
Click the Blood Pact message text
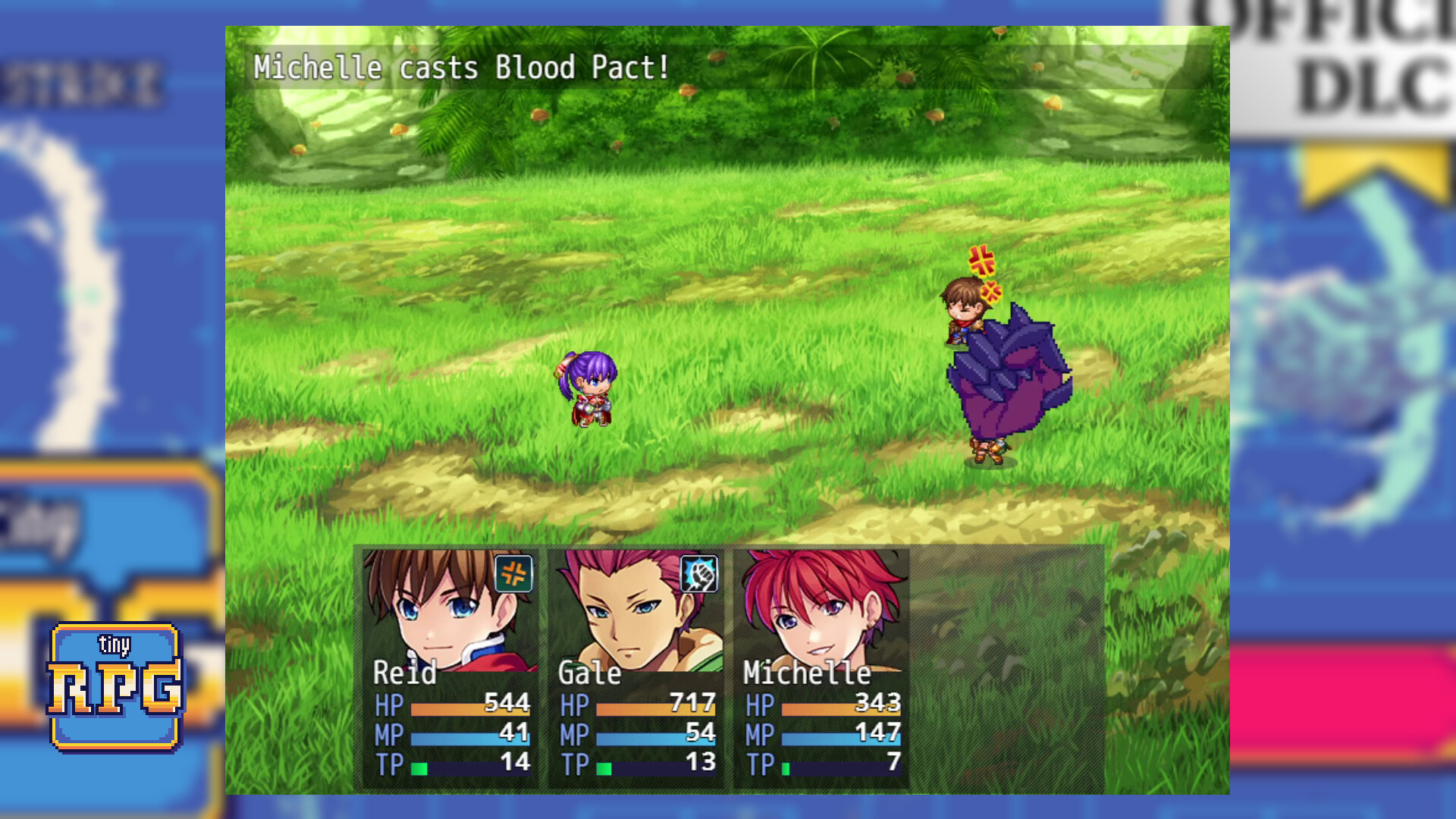459,67
